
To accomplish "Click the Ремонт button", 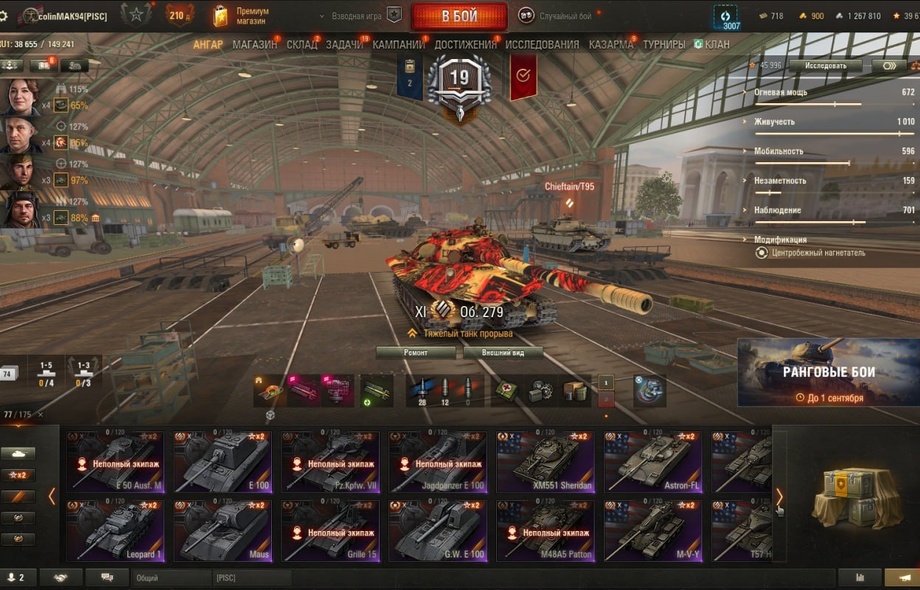I will pos(415,353).
